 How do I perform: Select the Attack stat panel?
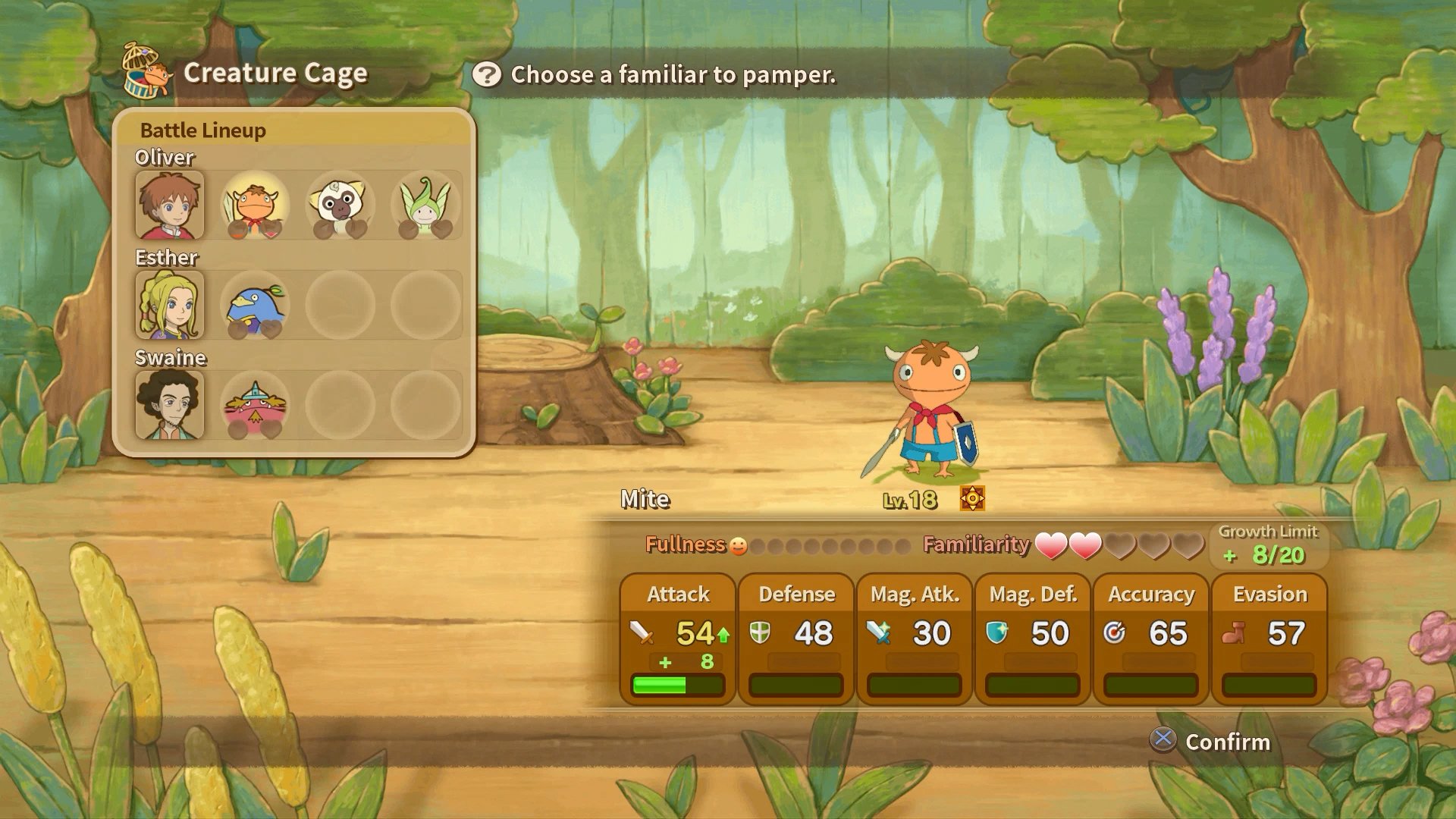point(678,639)
